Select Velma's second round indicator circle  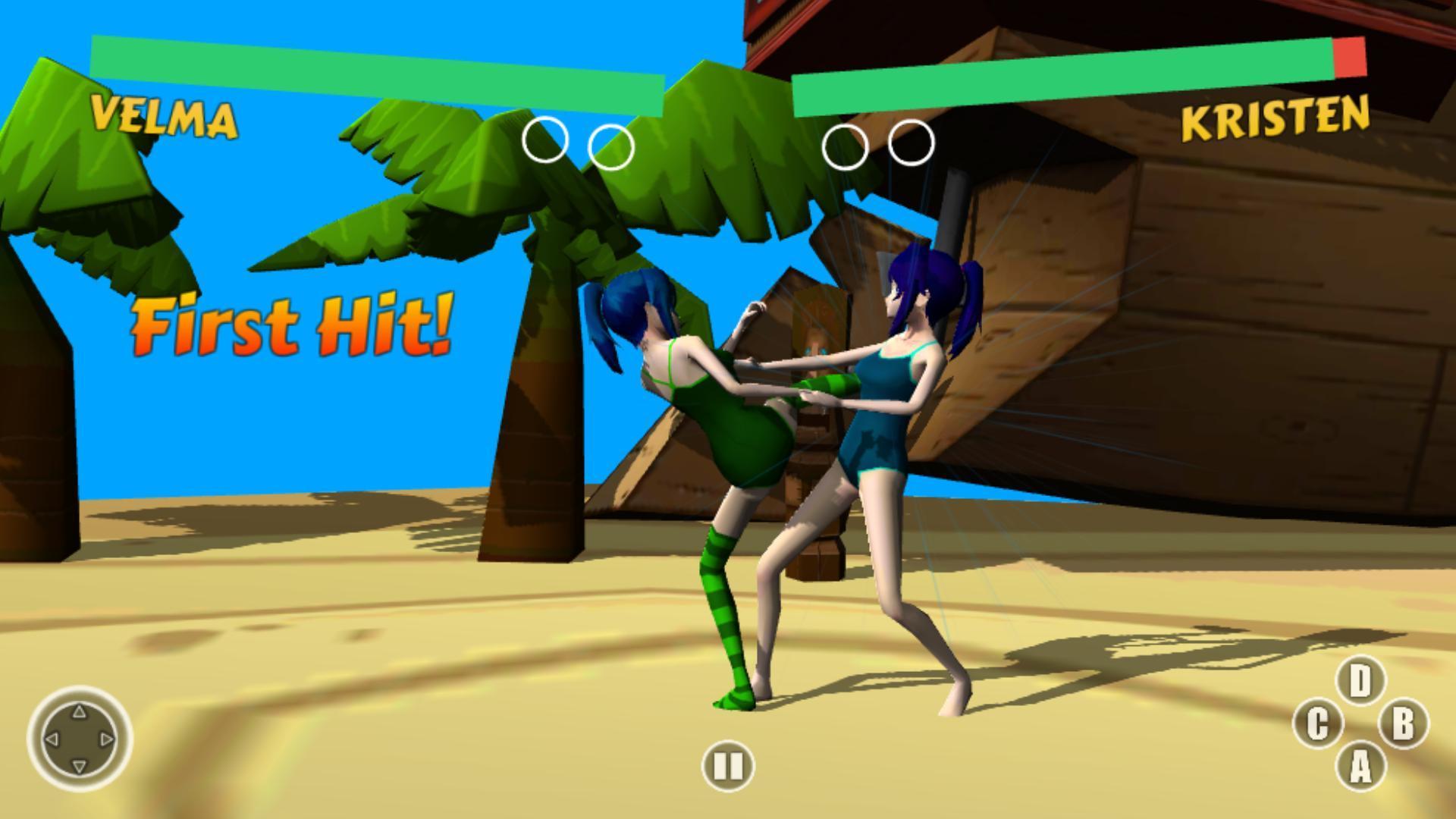pos(611,144)
